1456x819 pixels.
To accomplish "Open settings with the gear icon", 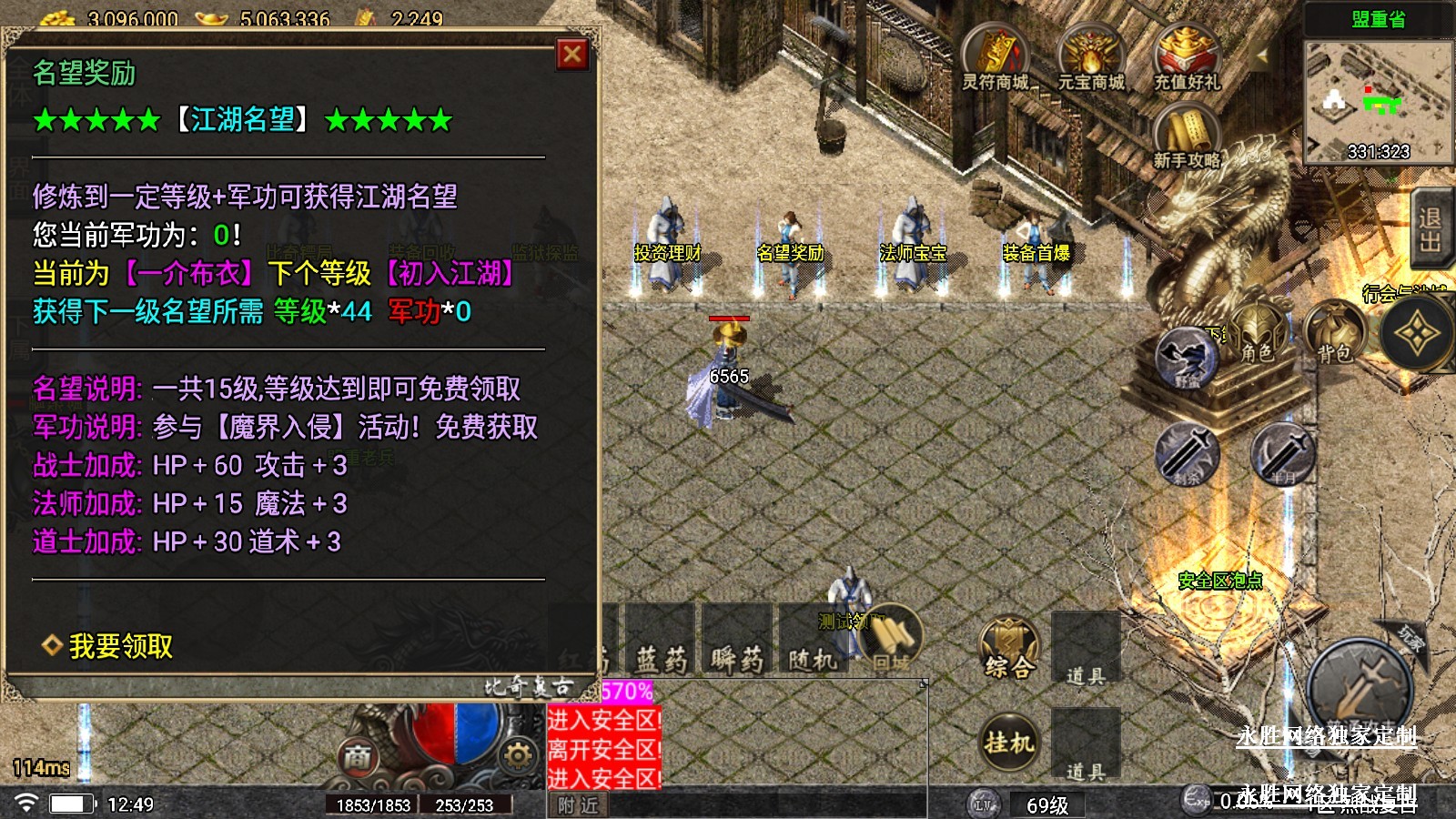I will pos(517,755).
